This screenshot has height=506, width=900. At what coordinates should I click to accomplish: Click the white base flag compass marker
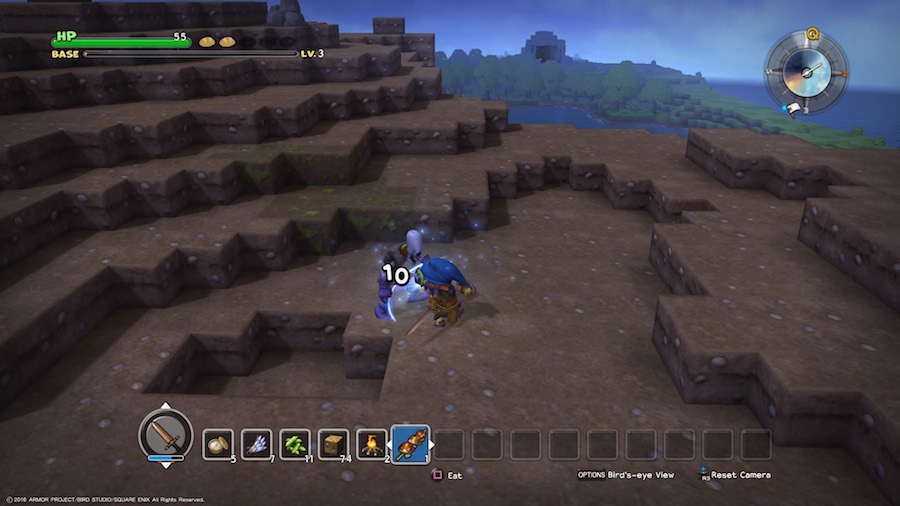[x=792, y=107]
